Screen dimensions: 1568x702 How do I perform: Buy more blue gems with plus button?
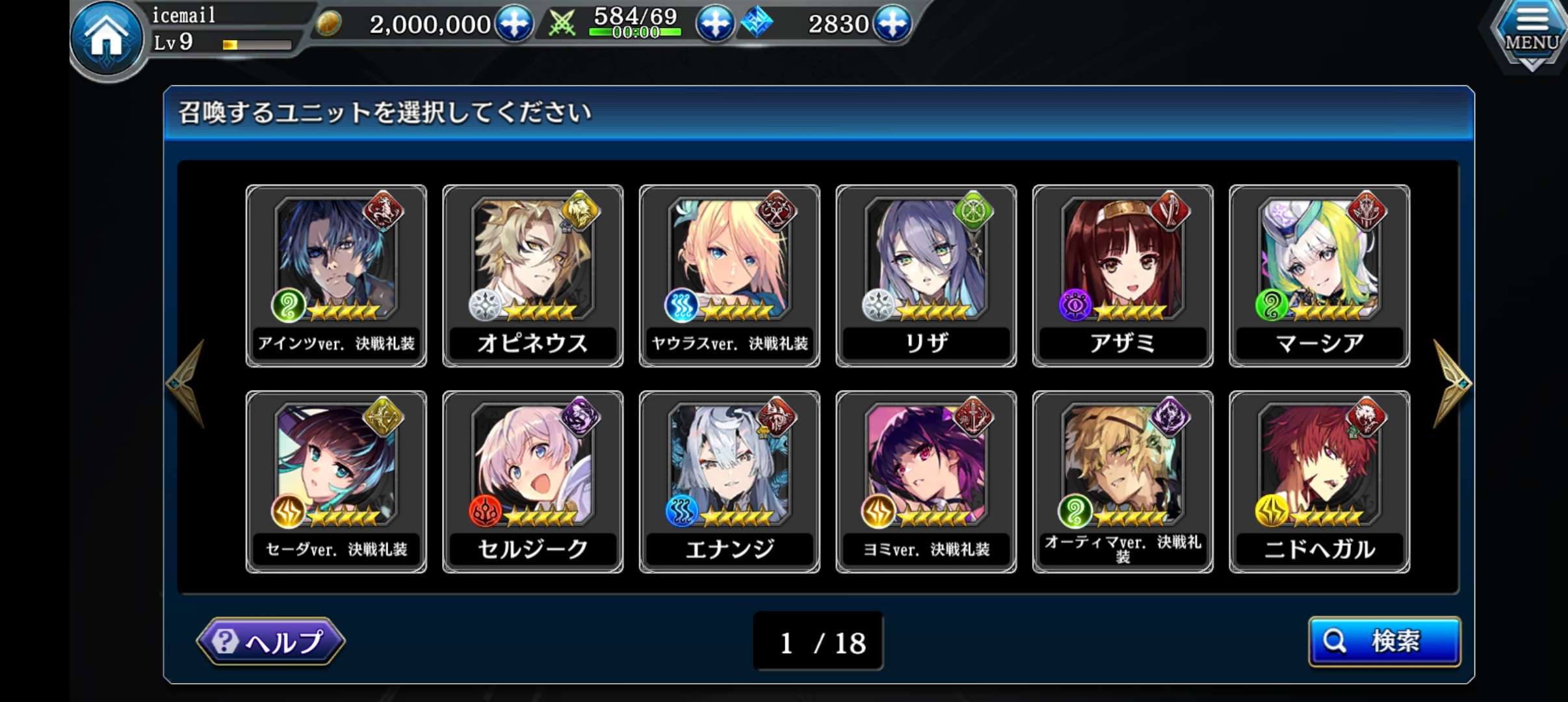892,24
